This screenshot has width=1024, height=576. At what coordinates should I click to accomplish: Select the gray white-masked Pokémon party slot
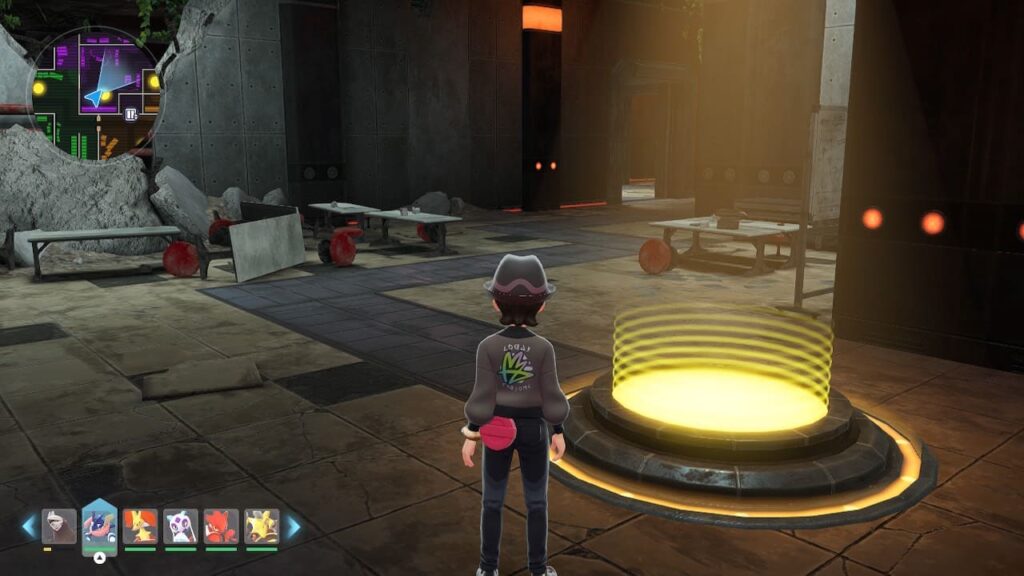point(59,526)
